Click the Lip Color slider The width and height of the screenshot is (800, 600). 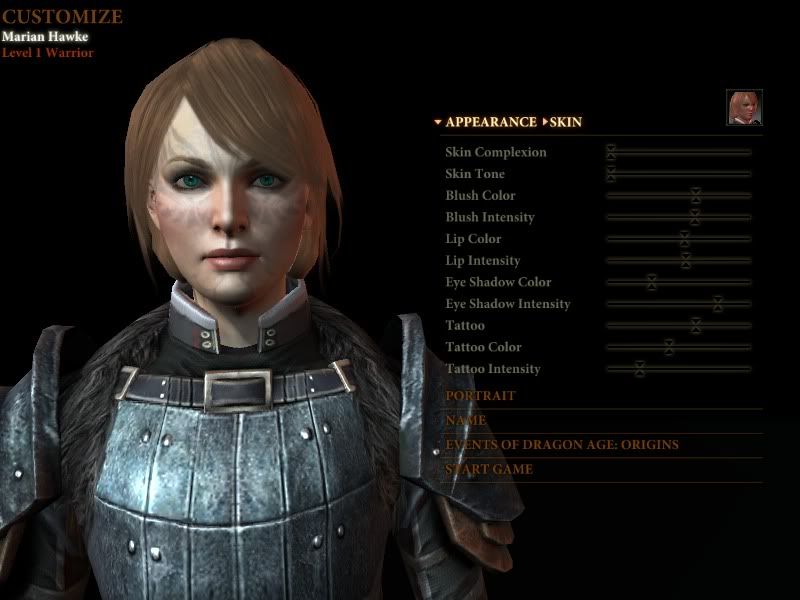pyautogui.click(x=685, y=239)
